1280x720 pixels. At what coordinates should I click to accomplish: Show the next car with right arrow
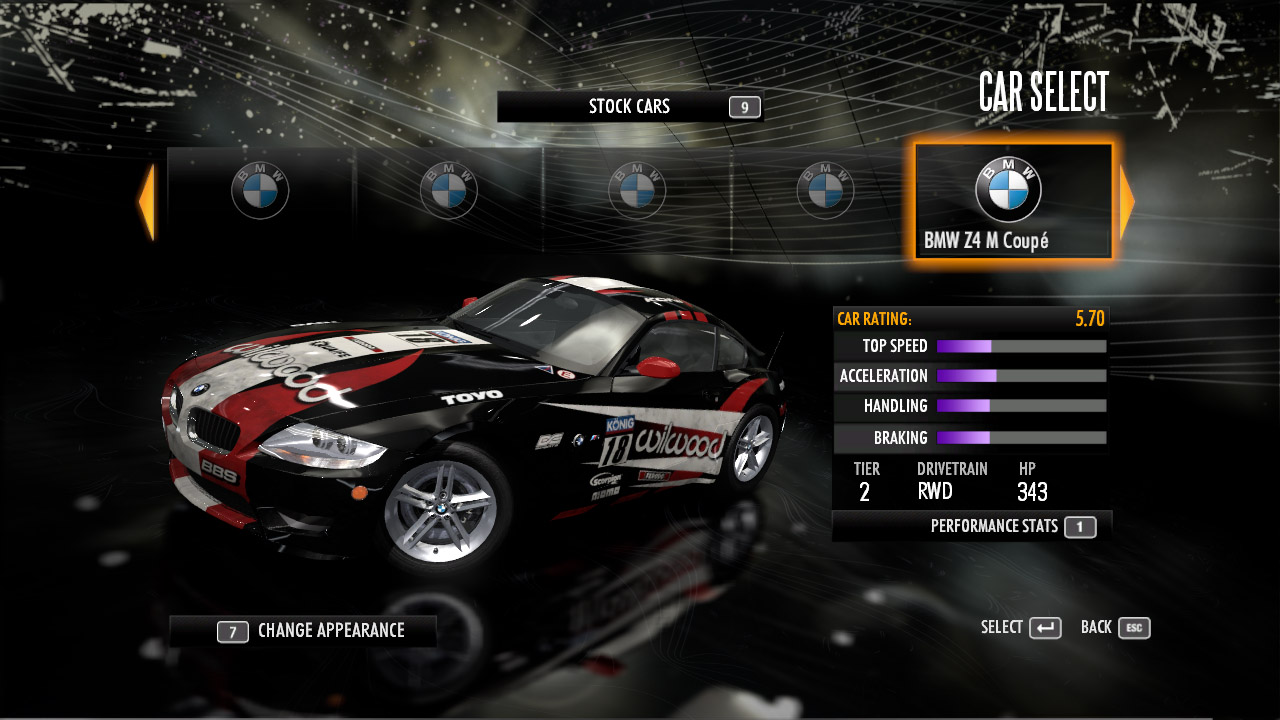coord(1127,202)
